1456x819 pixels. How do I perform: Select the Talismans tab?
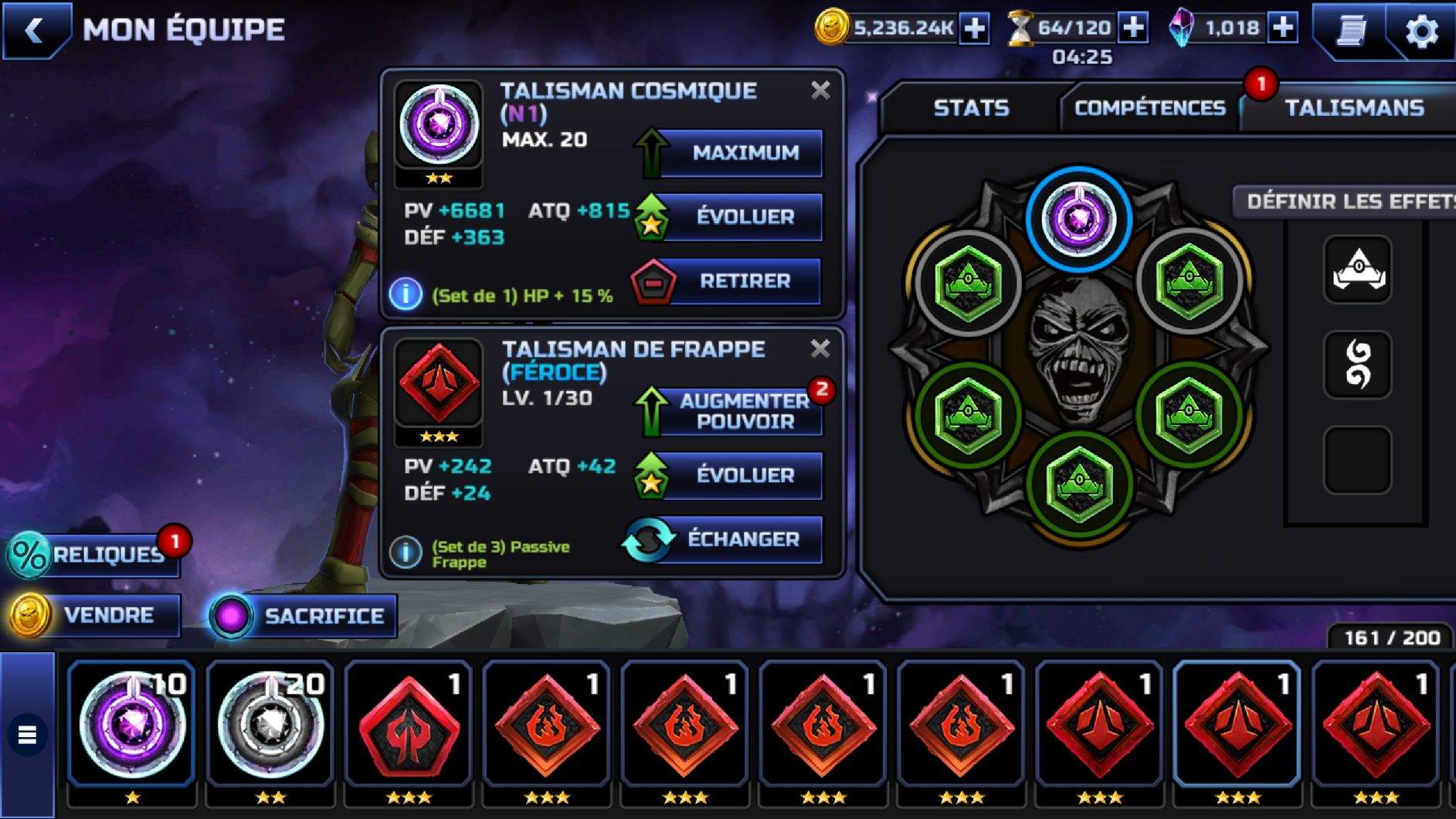[x=1353, y=107]
